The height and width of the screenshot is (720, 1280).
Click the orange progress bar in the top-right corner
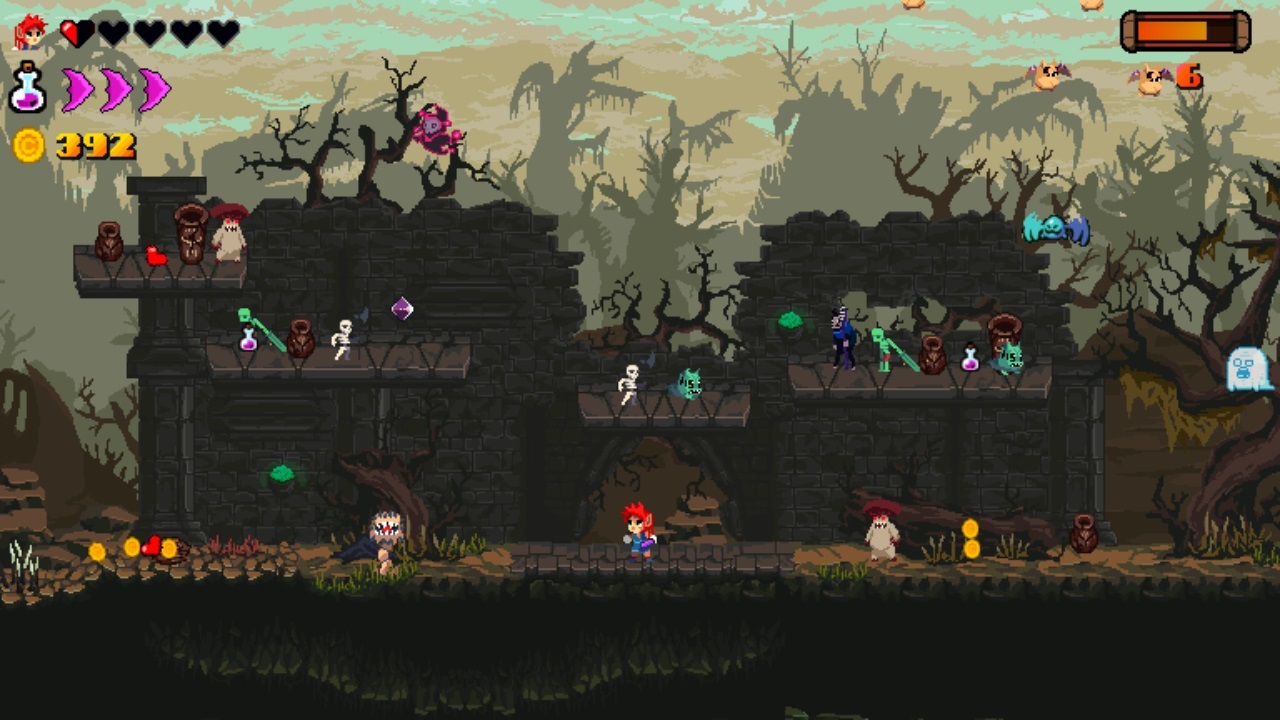(1181, 30)
